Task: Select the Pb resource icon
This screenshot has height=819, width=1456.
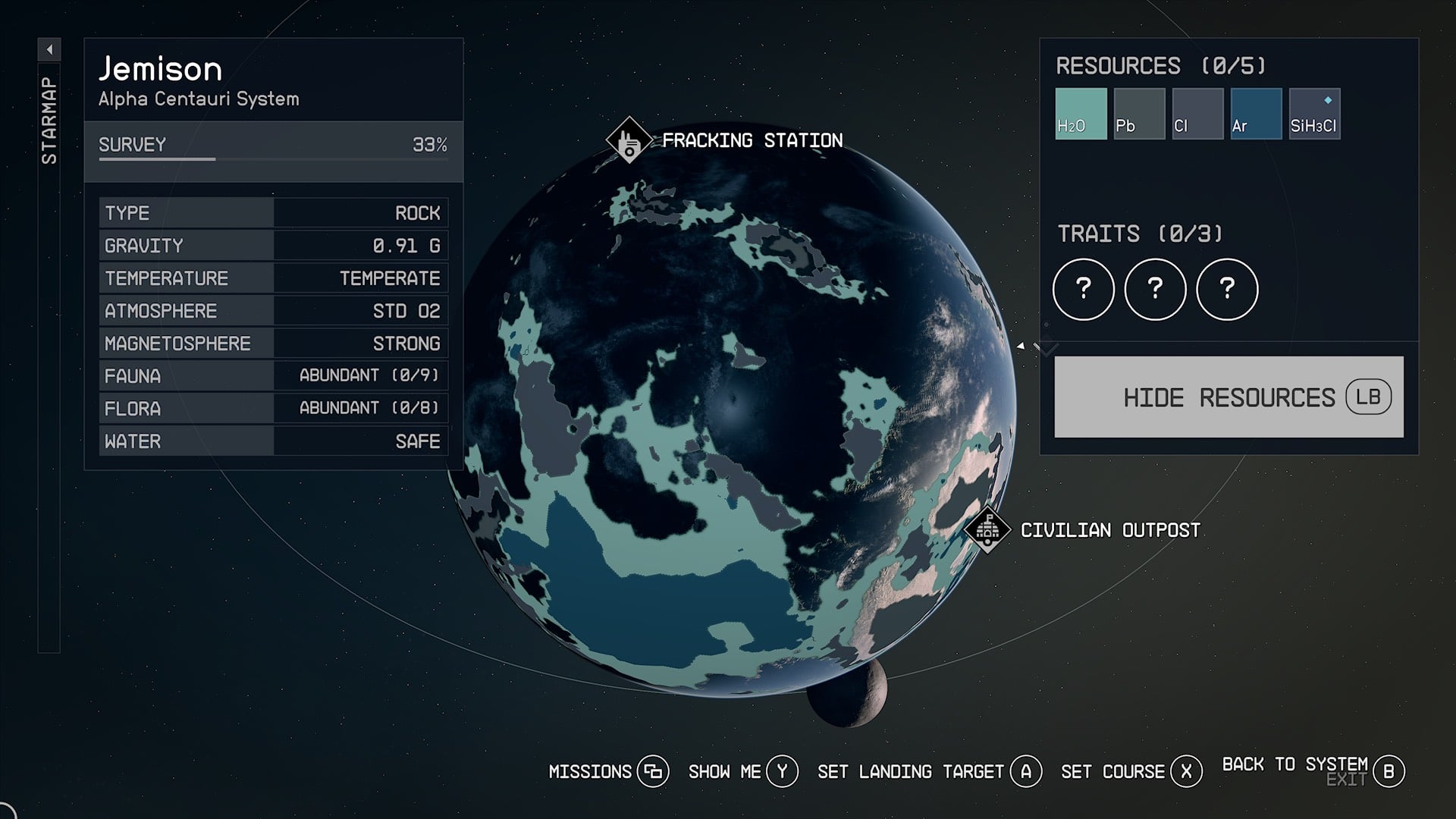Action: 1139,113
